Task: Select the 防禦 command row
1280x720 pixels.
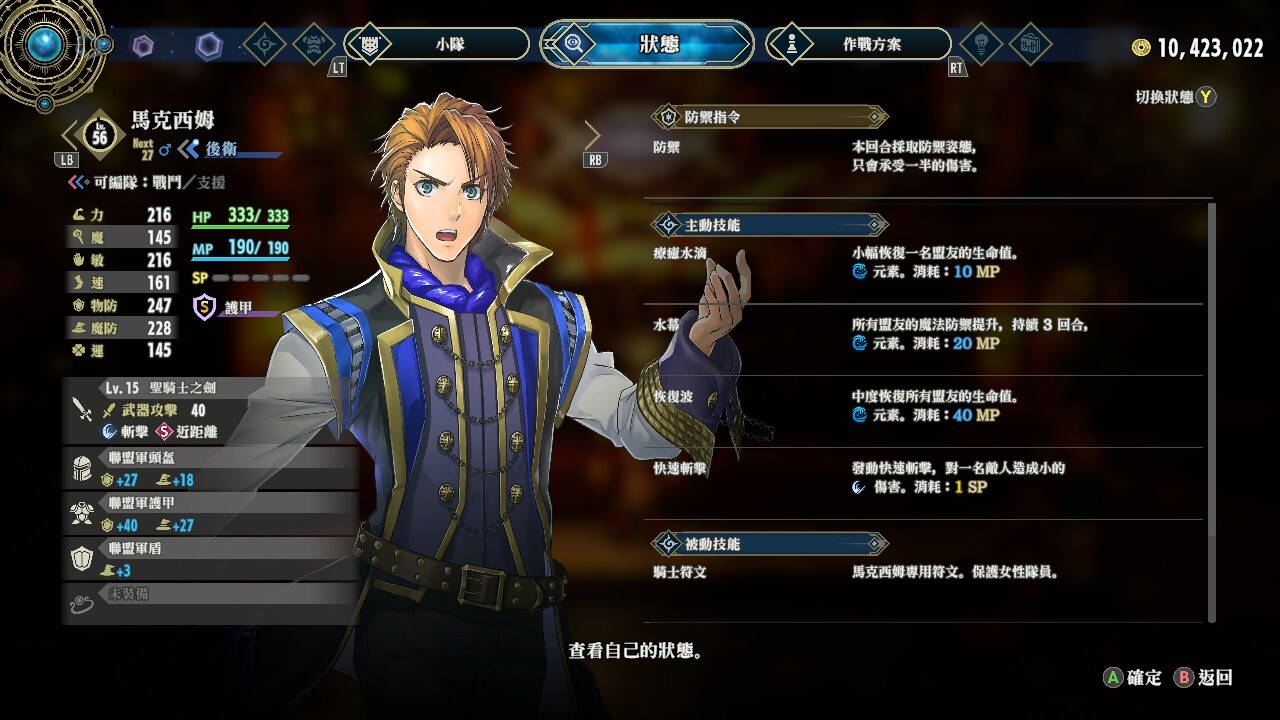Action: click(x=925, y=156)
